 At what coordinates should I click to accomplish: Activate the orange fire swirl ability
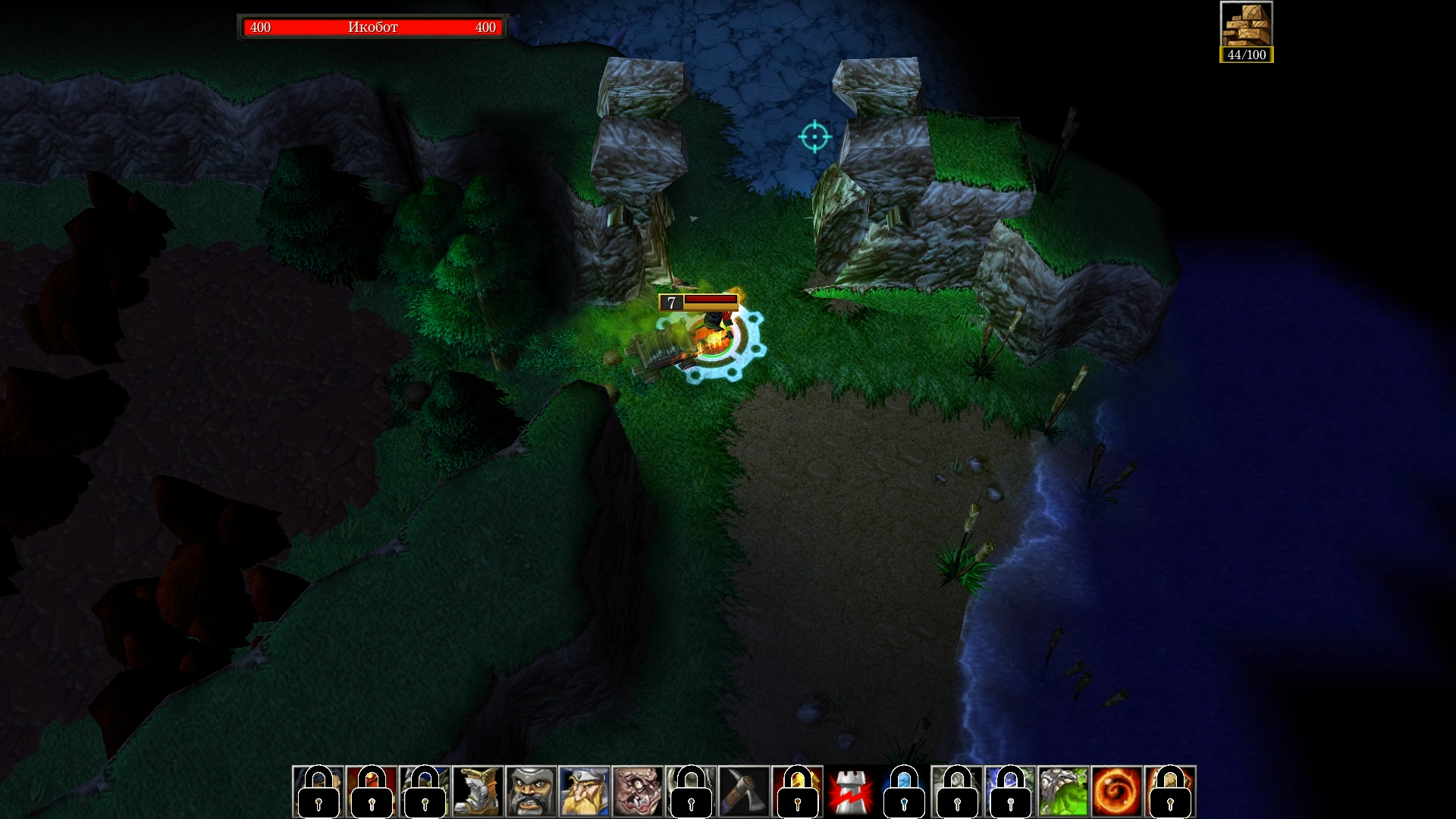pos(1117,792)
